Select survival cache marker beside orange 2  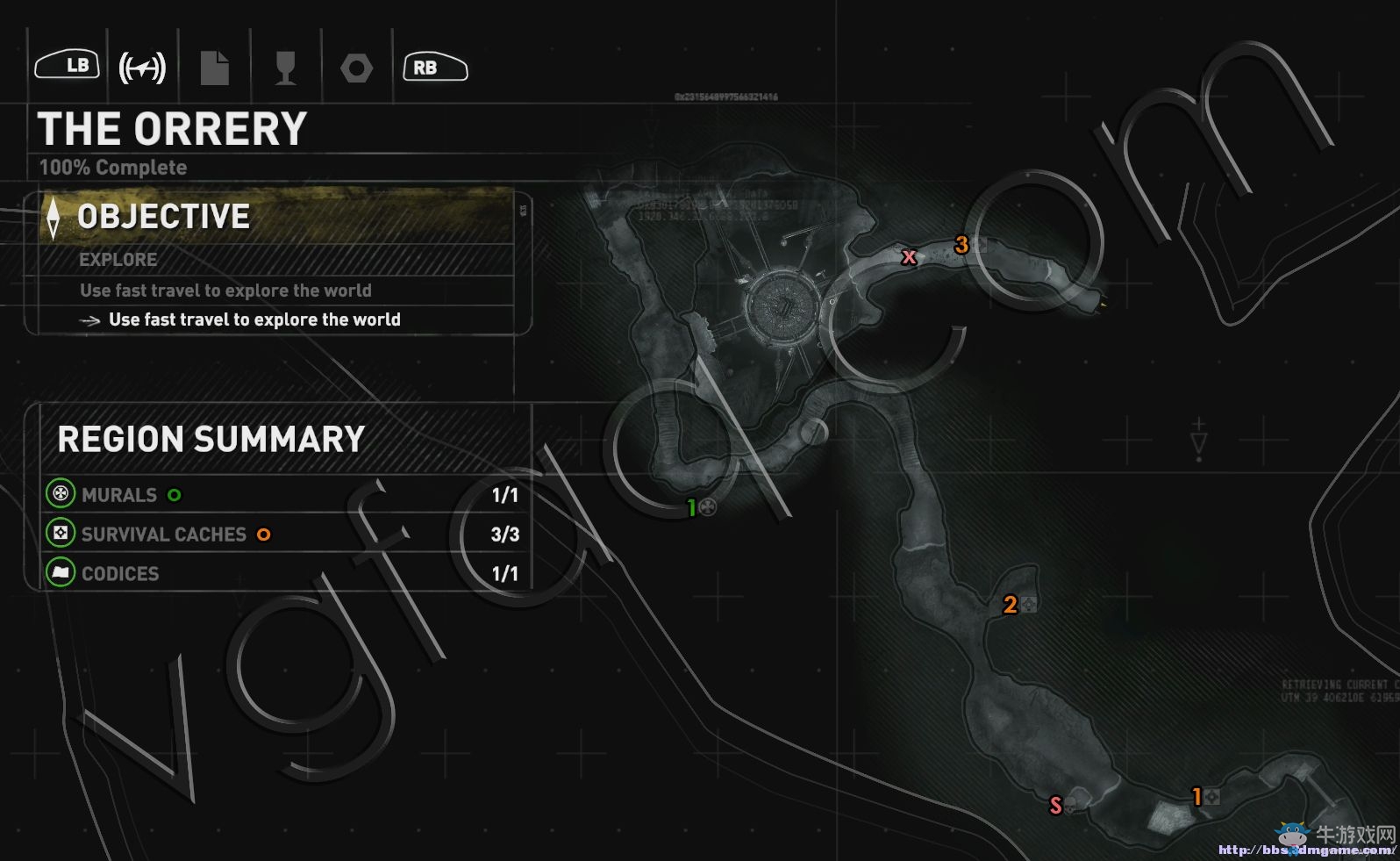[1029, 604]
